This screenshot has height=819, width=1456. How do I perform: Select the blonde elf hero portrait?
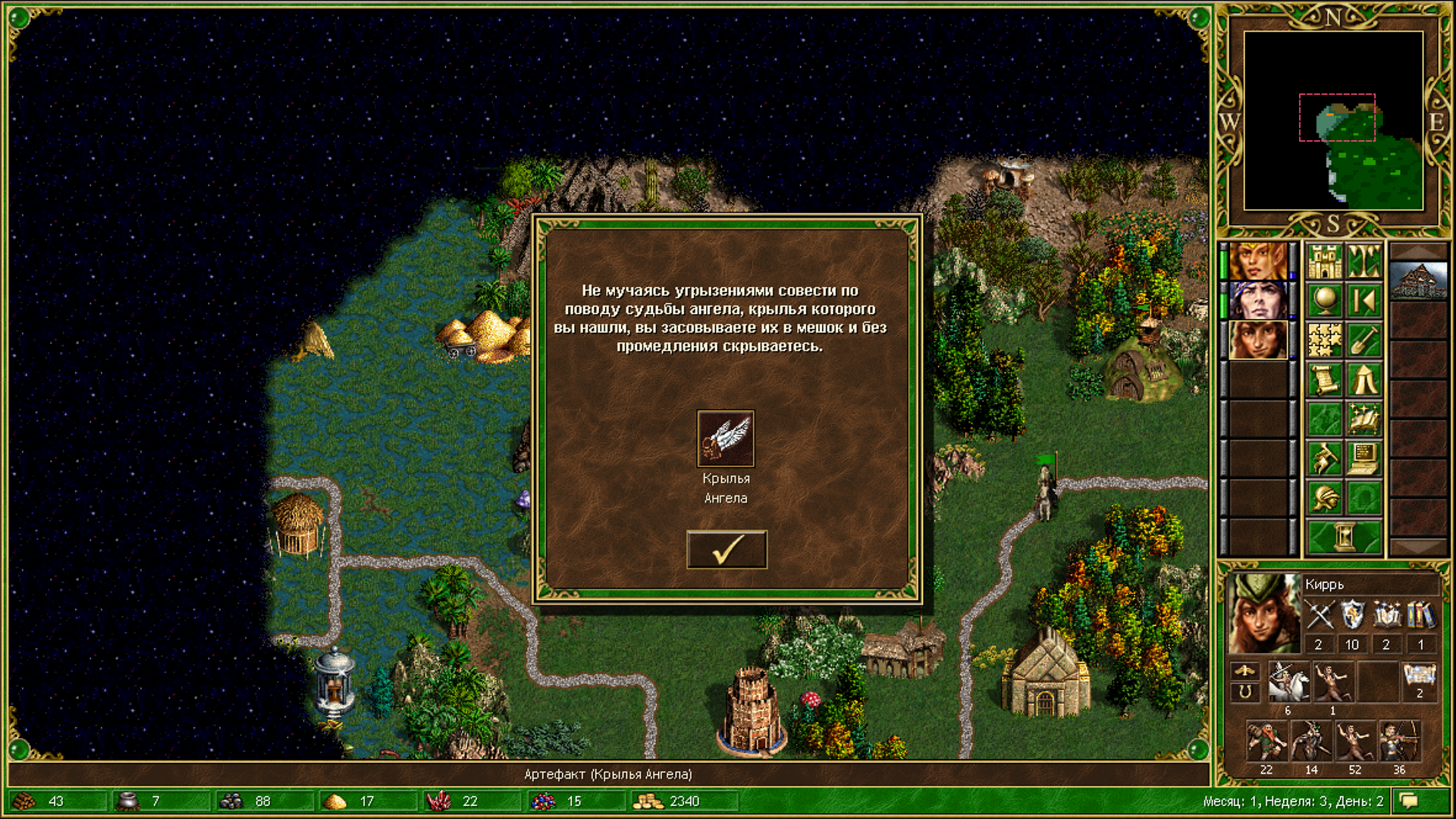1257,261
